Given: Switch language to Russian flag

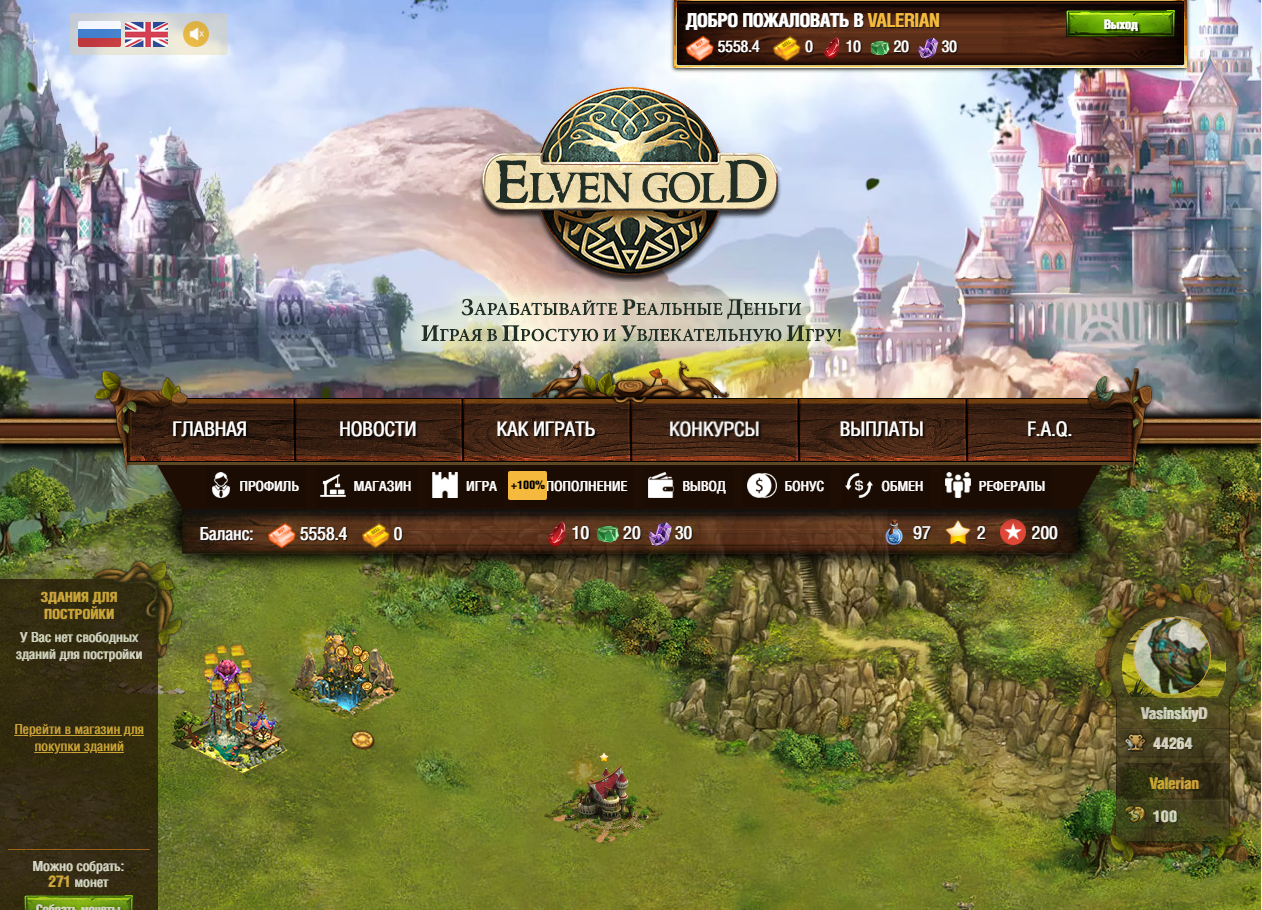Looking at the screenshot, I should tap(99, 35).
